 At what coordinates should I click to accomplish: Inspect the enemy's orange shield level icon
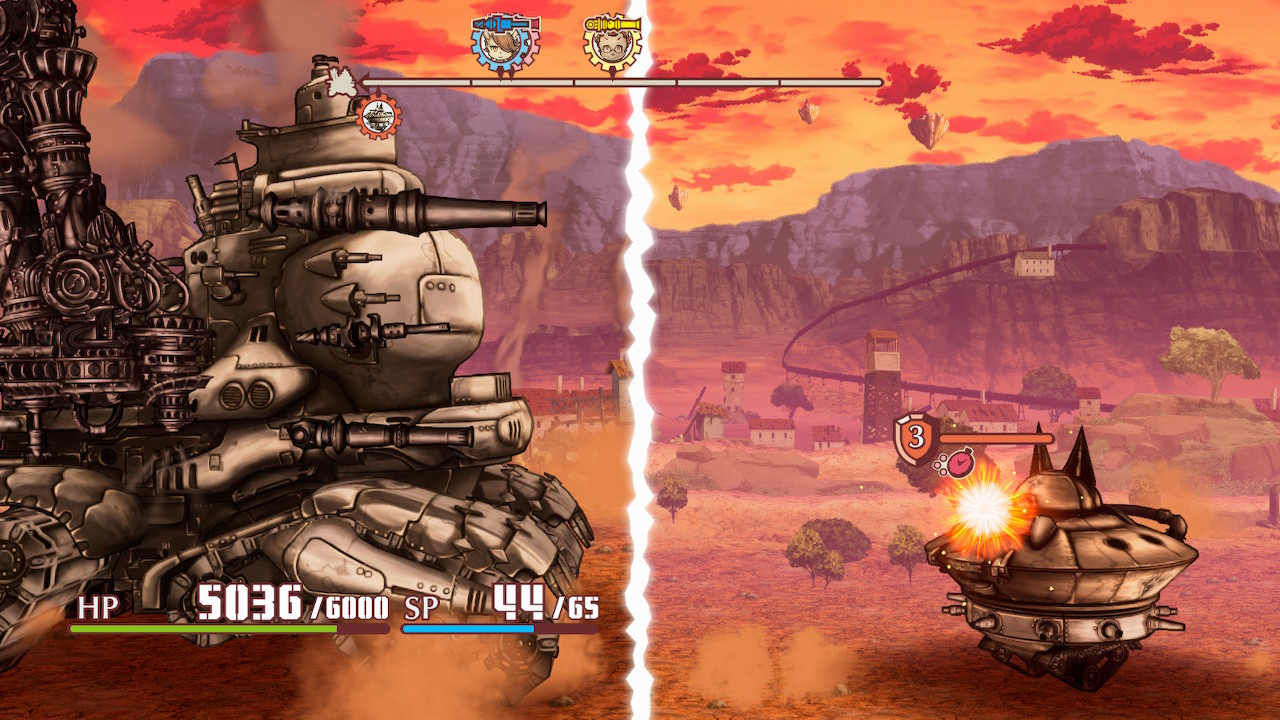click(x=915, y=438)
